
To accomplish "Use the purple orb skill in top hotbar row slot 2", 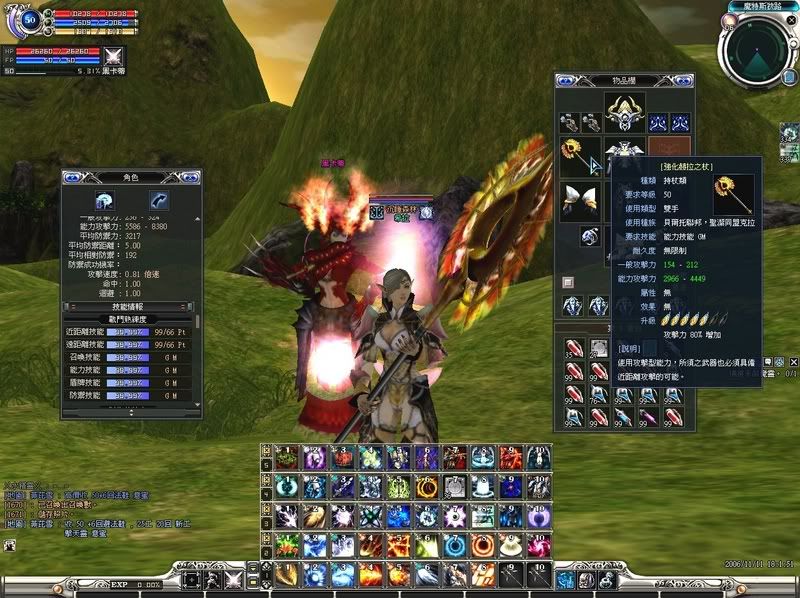I will point(315,458).
